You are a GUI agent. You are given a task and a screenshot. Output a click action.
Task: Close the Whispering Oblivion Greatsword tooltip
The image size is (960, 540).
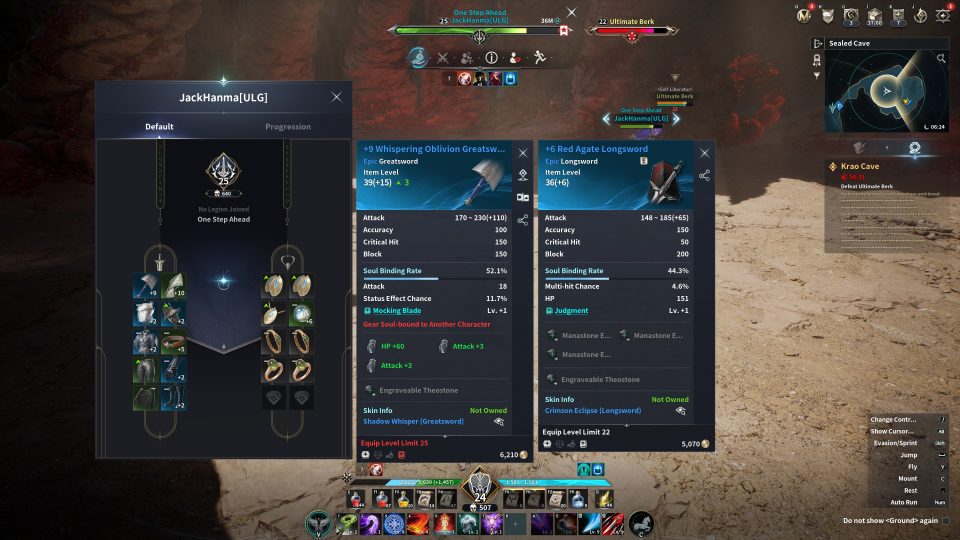click(x=522, y=153)
